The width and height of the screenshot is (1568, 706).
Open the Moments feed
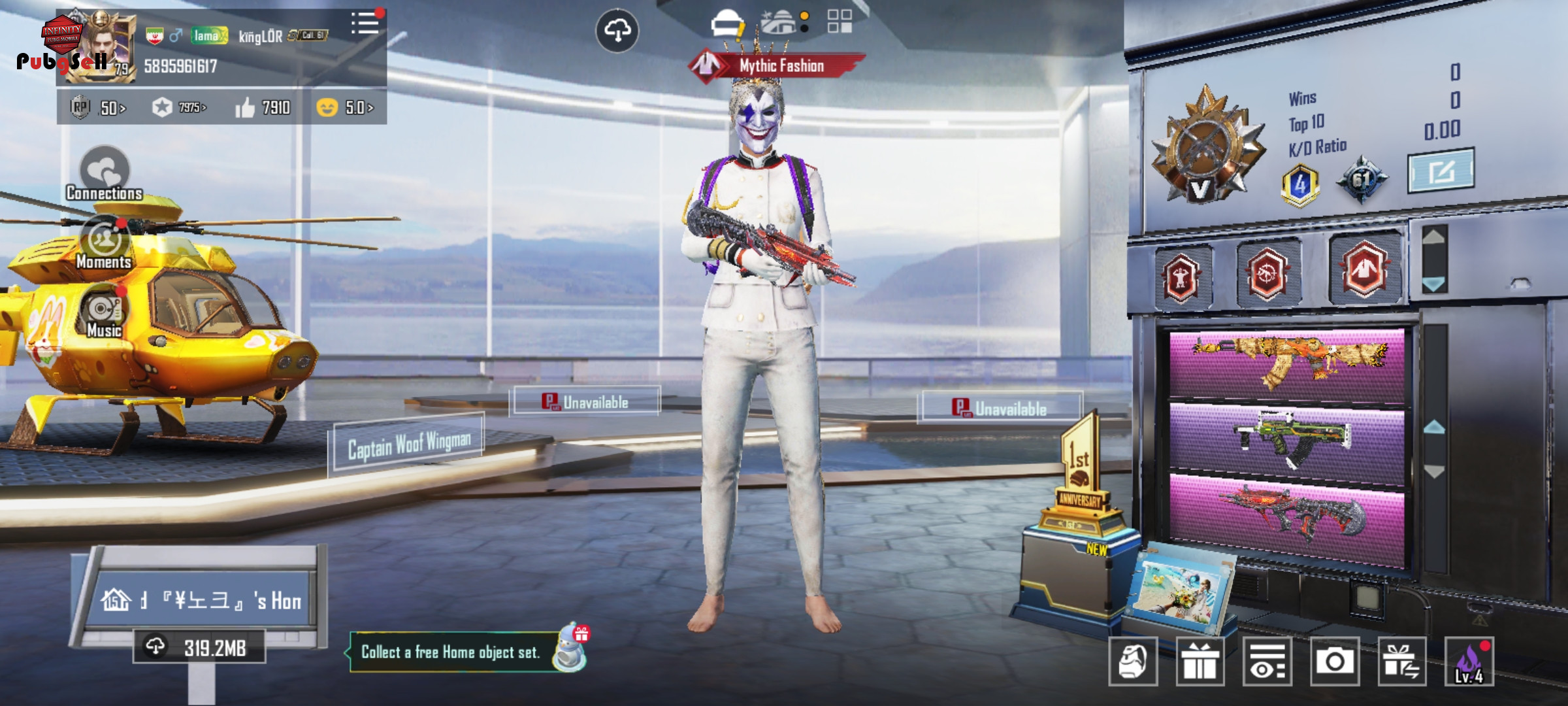click(x=104, y=243)
